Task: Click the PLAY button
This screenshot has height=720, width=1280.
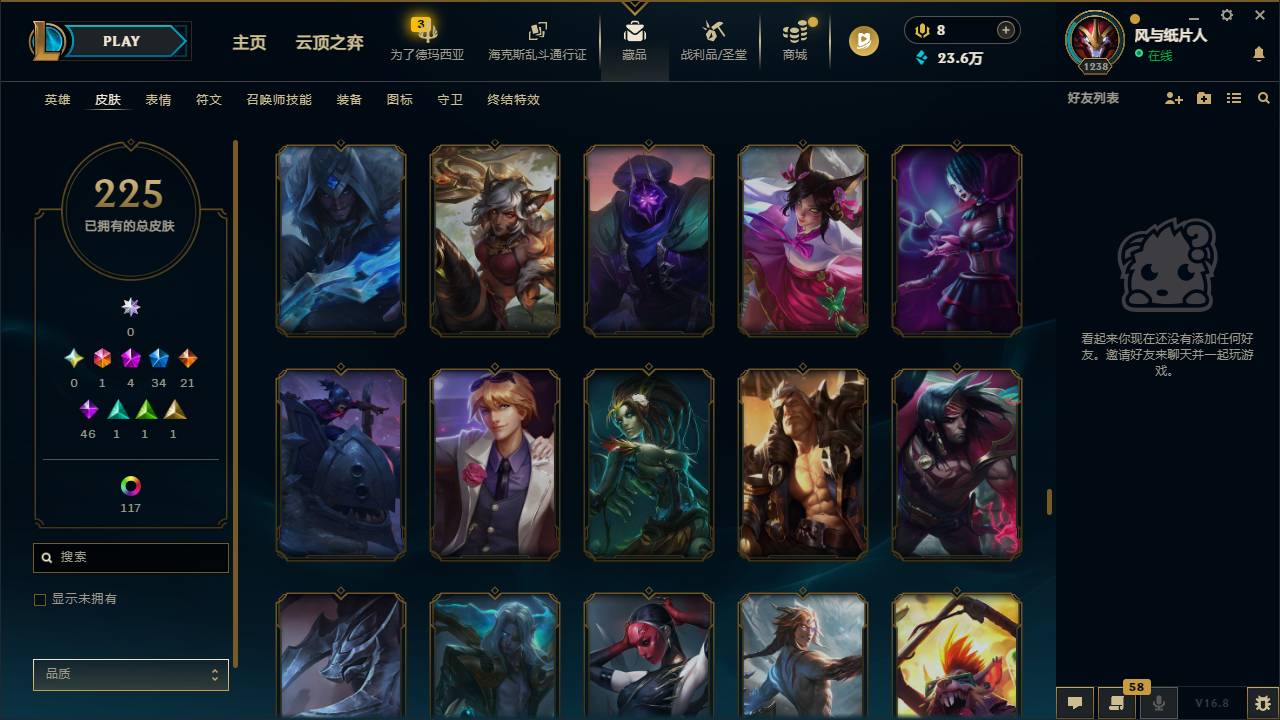Action: pyautogui.click(x=121, y=41)
